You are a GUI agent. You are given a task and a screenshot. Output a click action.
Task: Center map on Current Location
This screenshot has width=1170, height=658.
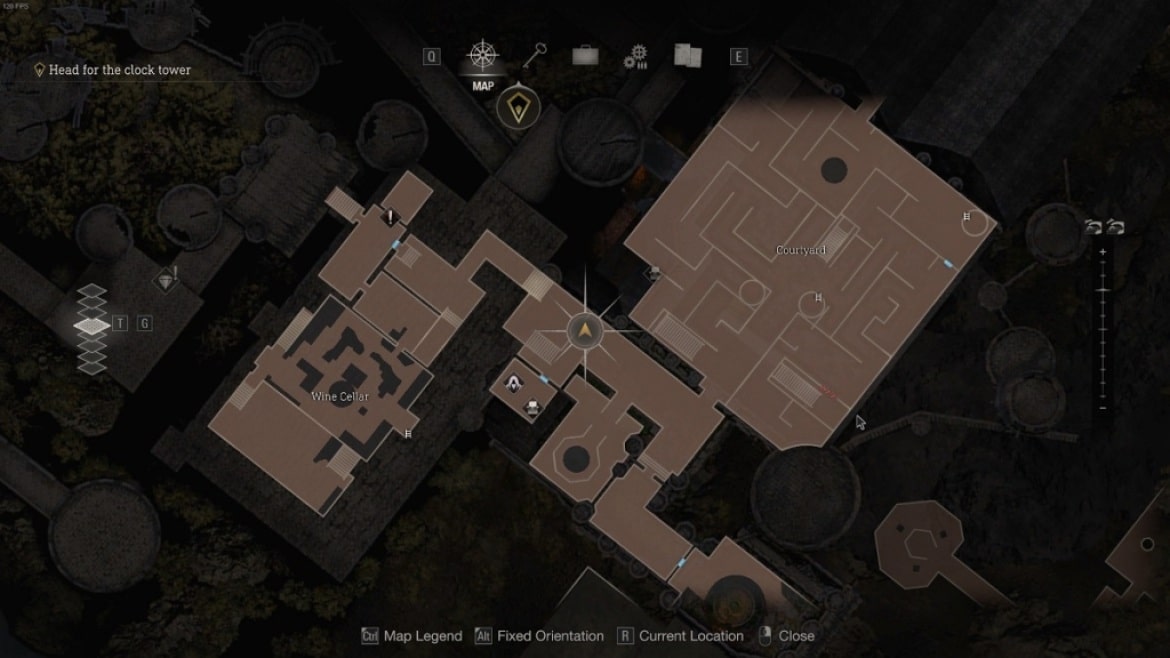[x=680, y=636]
